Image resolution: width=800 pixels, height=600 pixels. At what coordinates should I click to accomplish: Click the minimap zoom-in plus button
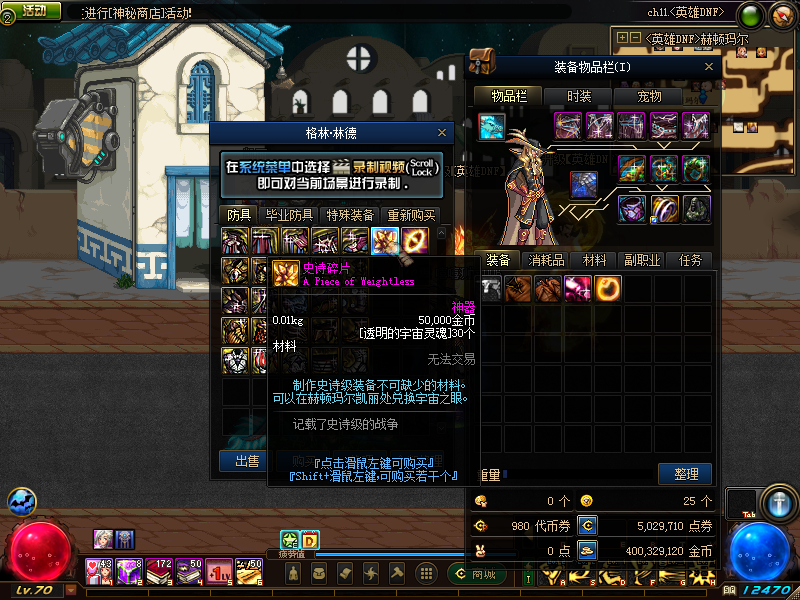click(623, 38)
